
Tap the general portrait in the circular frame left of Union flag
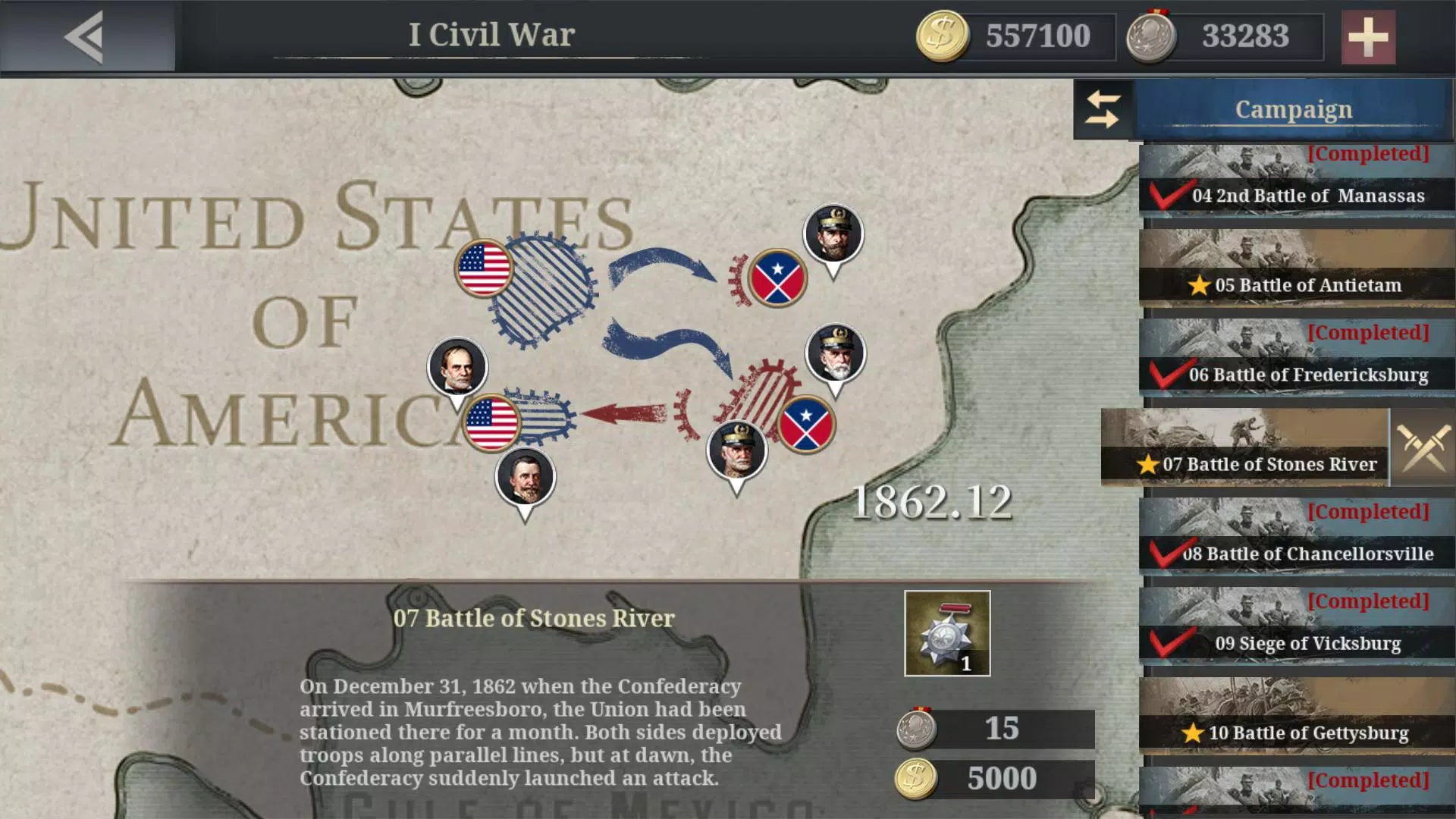(455, 366)
